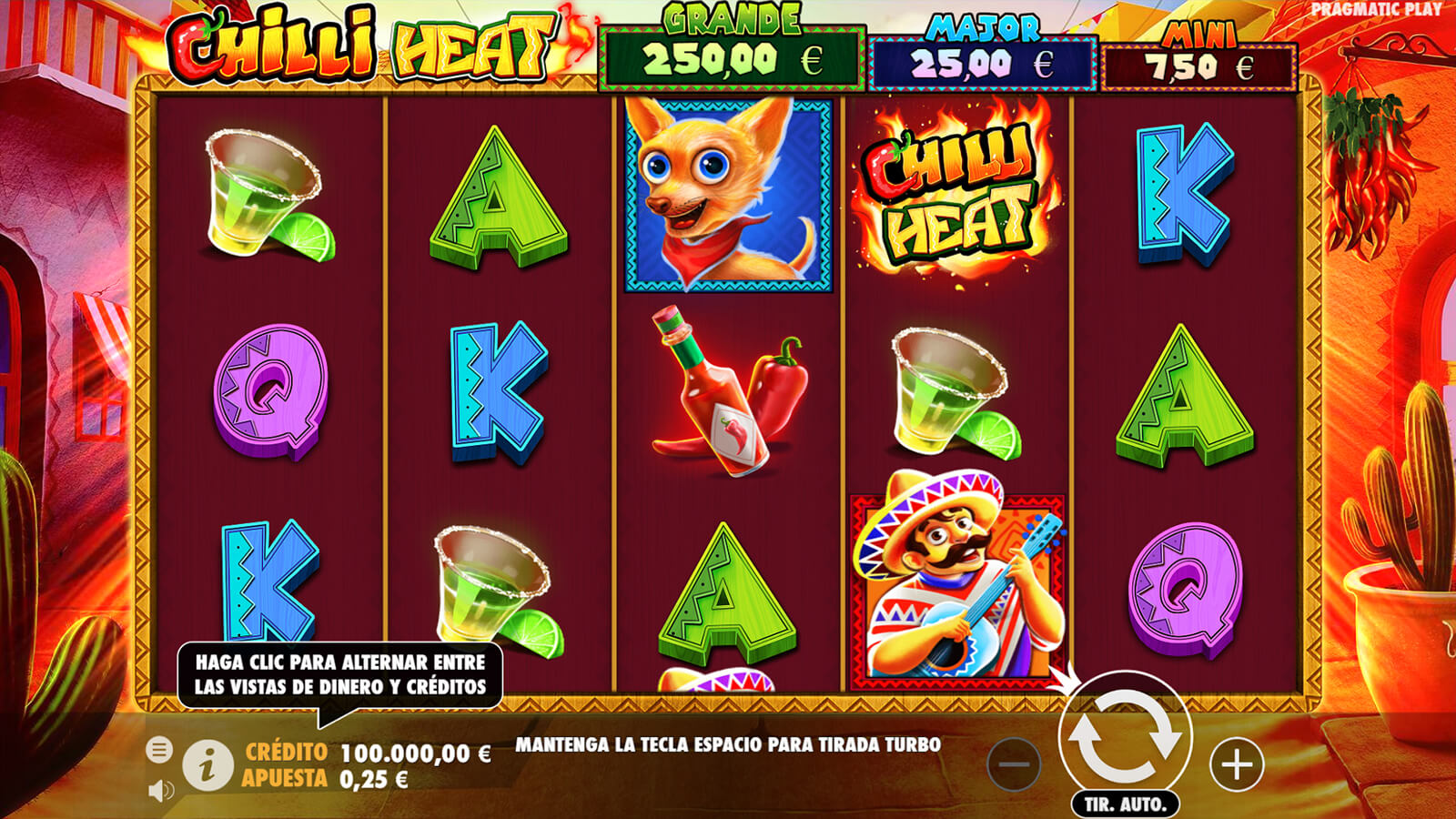The width and height of the screenshot is (1456, 819).
Task: Decrease the bet with the minus button
Action: coord(1014,764)
